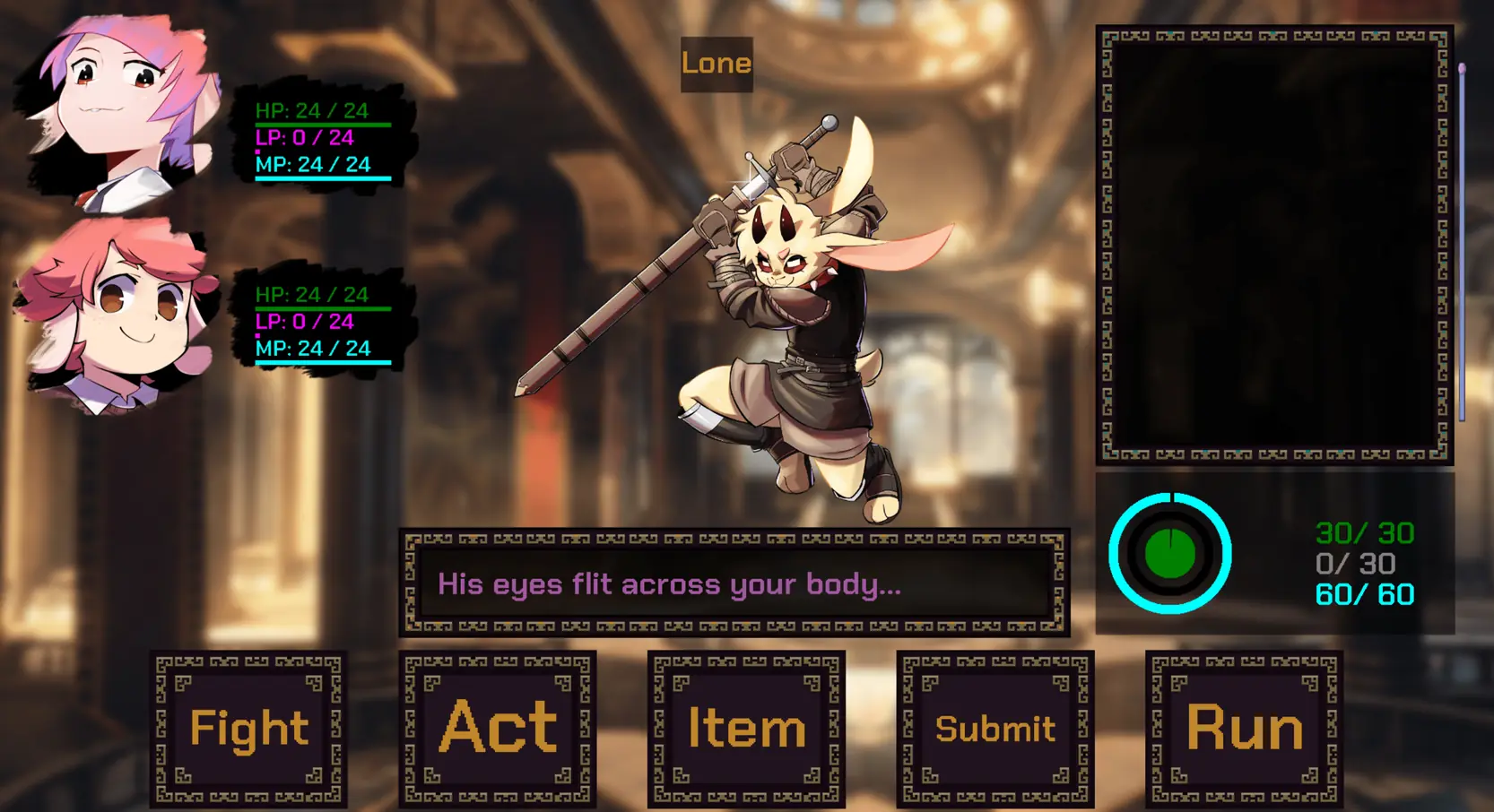Image resolution: width=1494 pixels, height=812 pixels.
Task: Click the Lone enemy name label
Action: pyautogui.click(x=717, y=64)
